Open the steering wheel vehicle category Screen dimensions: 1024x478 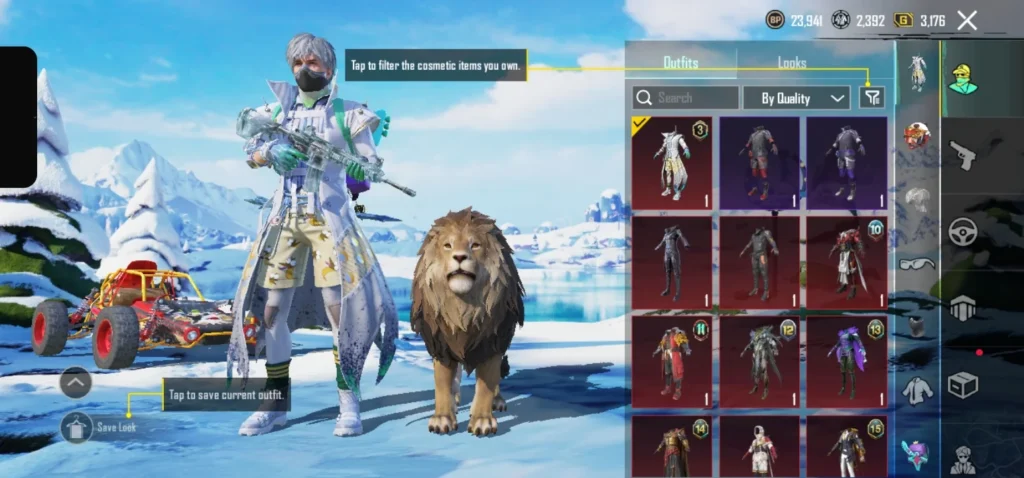(x=963, y=231)
